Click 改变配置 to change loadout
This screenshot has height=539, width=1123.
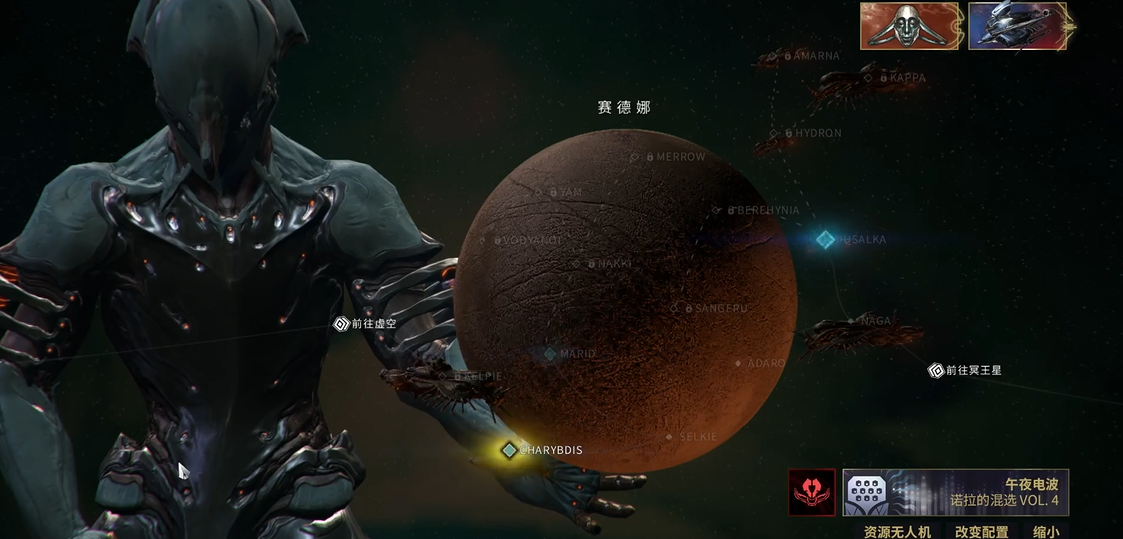(x=981, y=531)
